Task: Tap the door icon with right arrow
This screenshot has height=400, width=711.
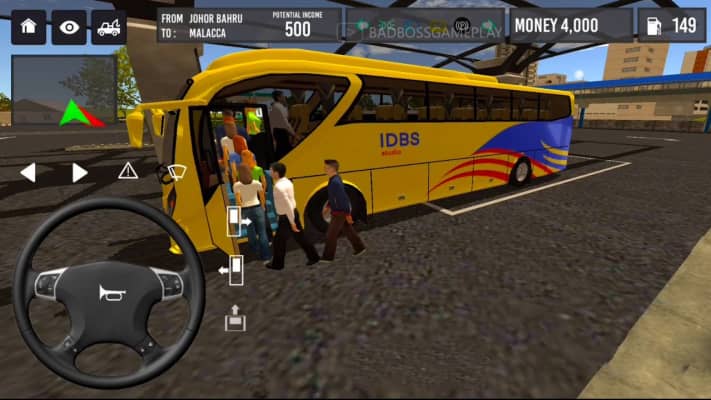Action: (236, 222)
